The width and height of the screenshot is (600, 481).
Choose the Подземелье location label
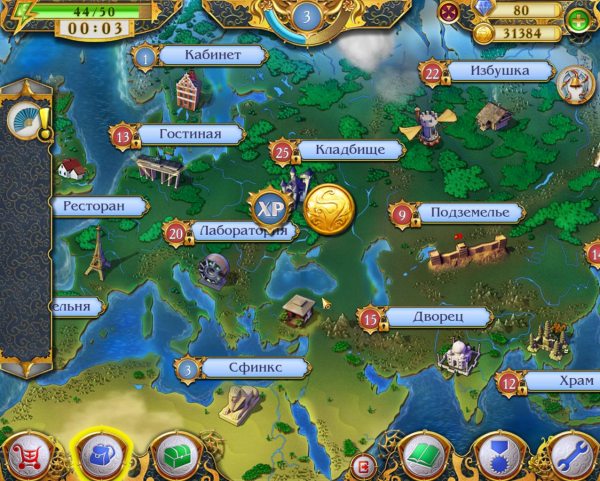coord(468,213)
